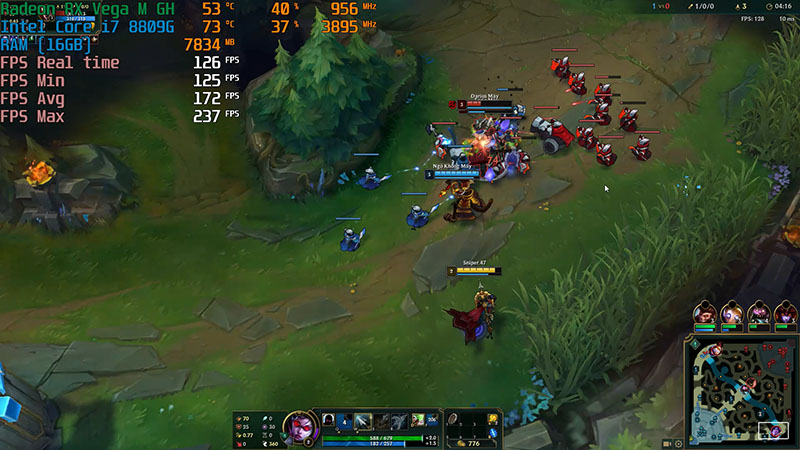Toggle the camera lock icon beside the minimap
The width and height of the screenshot is (800, 450).
click(x=667, y=443)
